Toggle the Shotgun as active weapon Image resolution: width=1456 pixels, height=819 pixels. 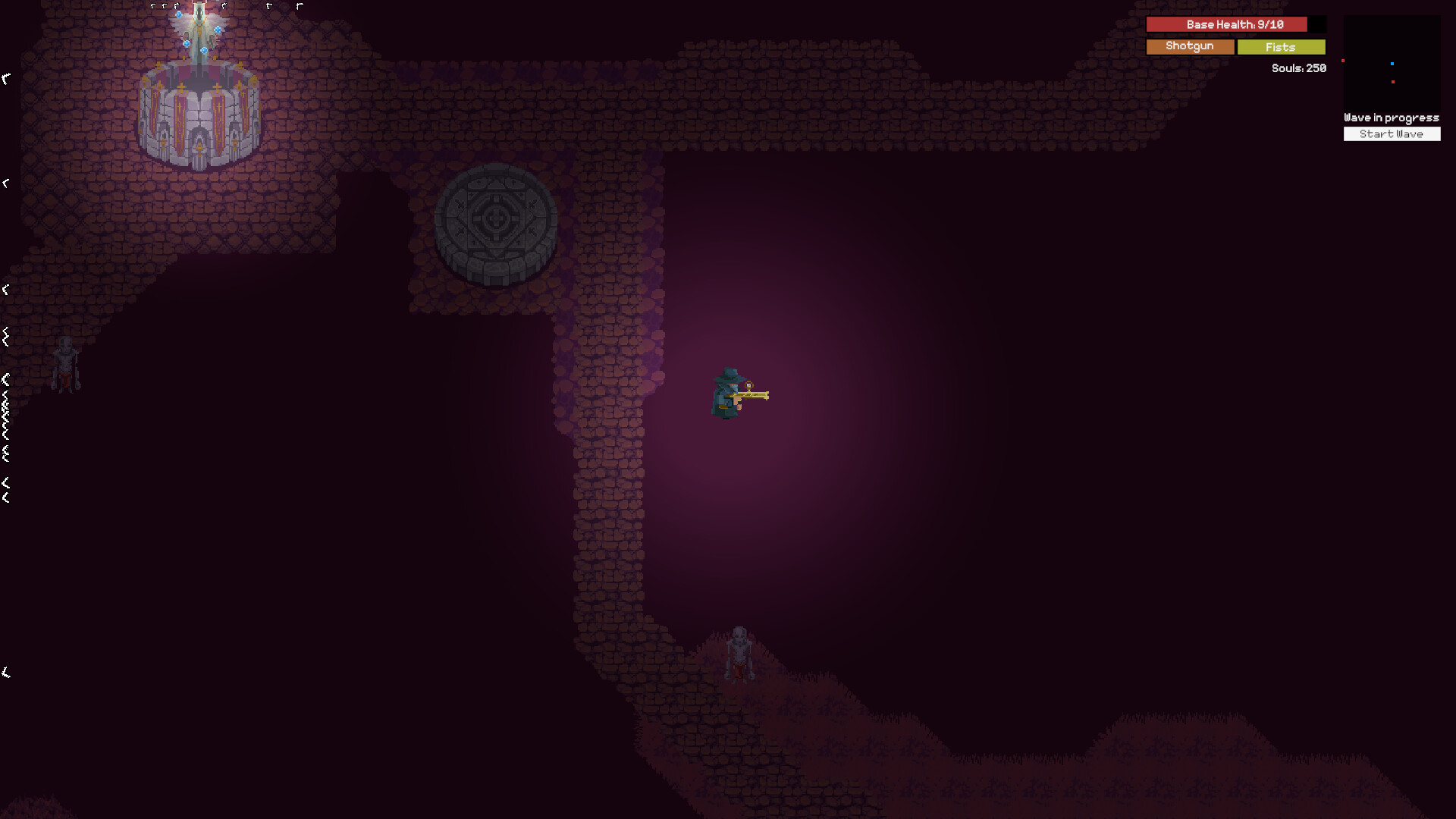pyautogui.click(x=1189, y=46)
